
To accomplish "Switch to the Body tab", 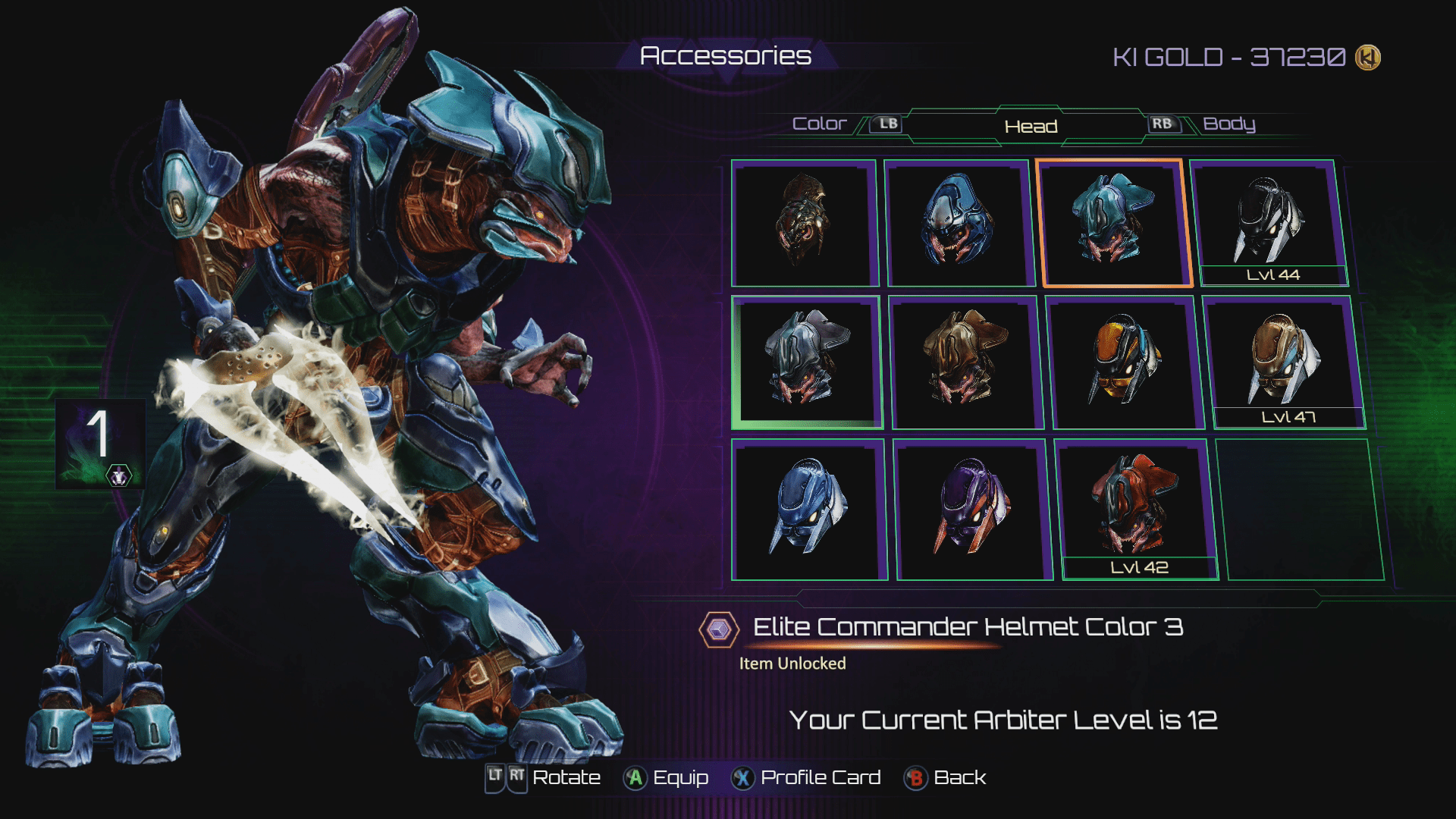I will (x=1228, y=124).
